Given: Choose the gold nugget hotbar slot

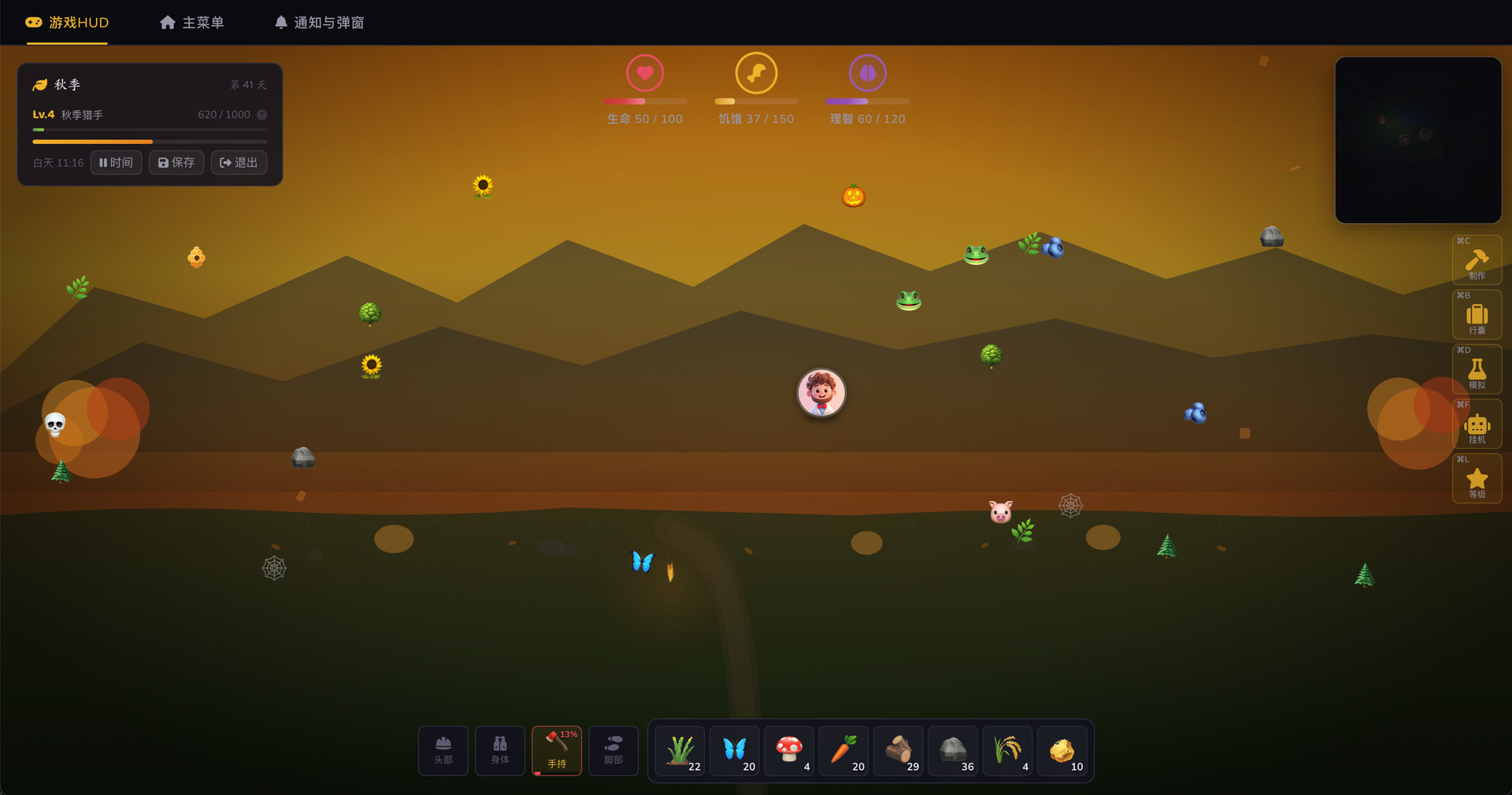Looking at the screenshot, I should point(1062,751).
